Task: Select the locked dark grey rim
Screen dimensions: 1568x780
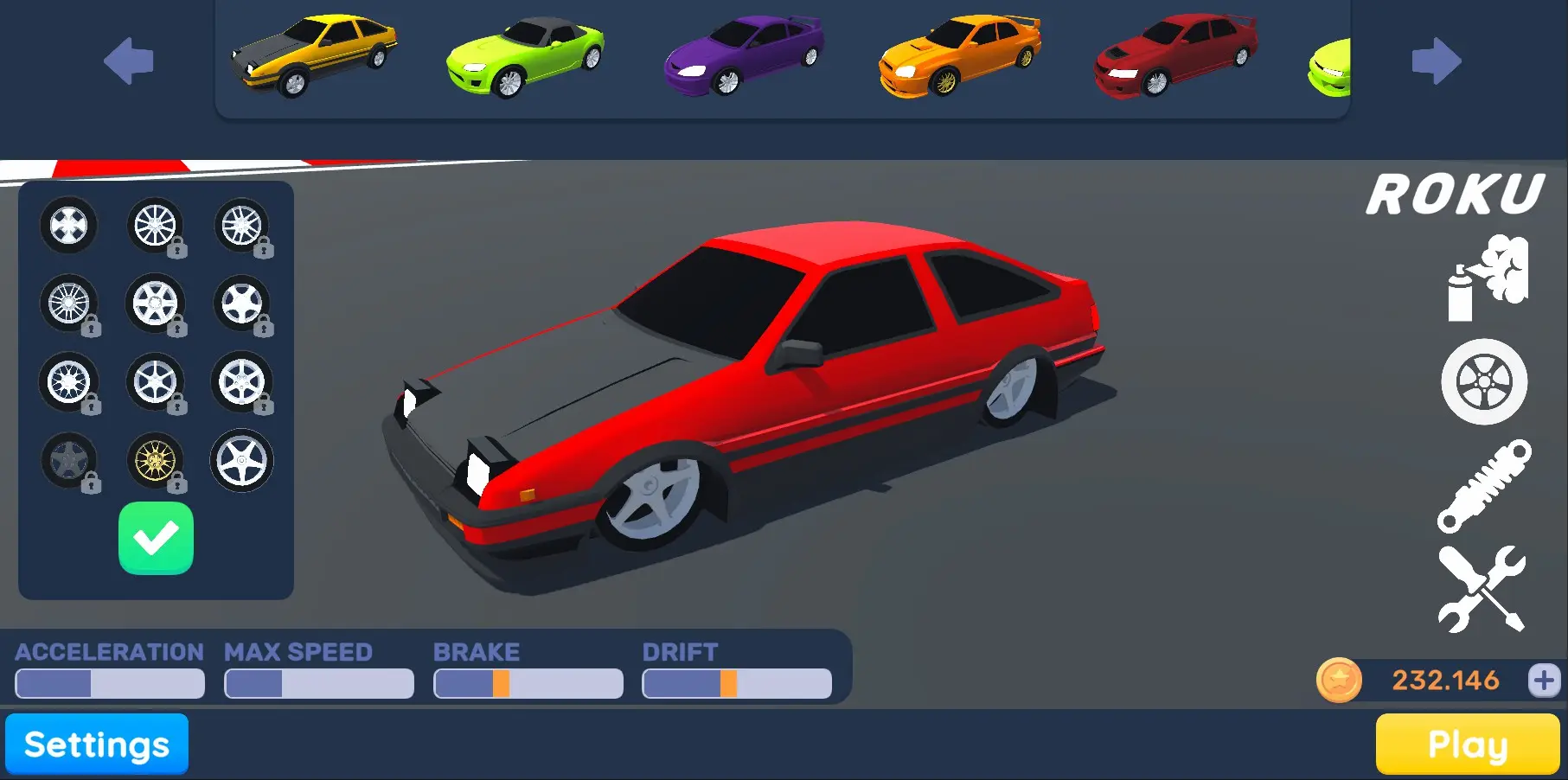Action: pyautogui.click(x=69, y=461)
